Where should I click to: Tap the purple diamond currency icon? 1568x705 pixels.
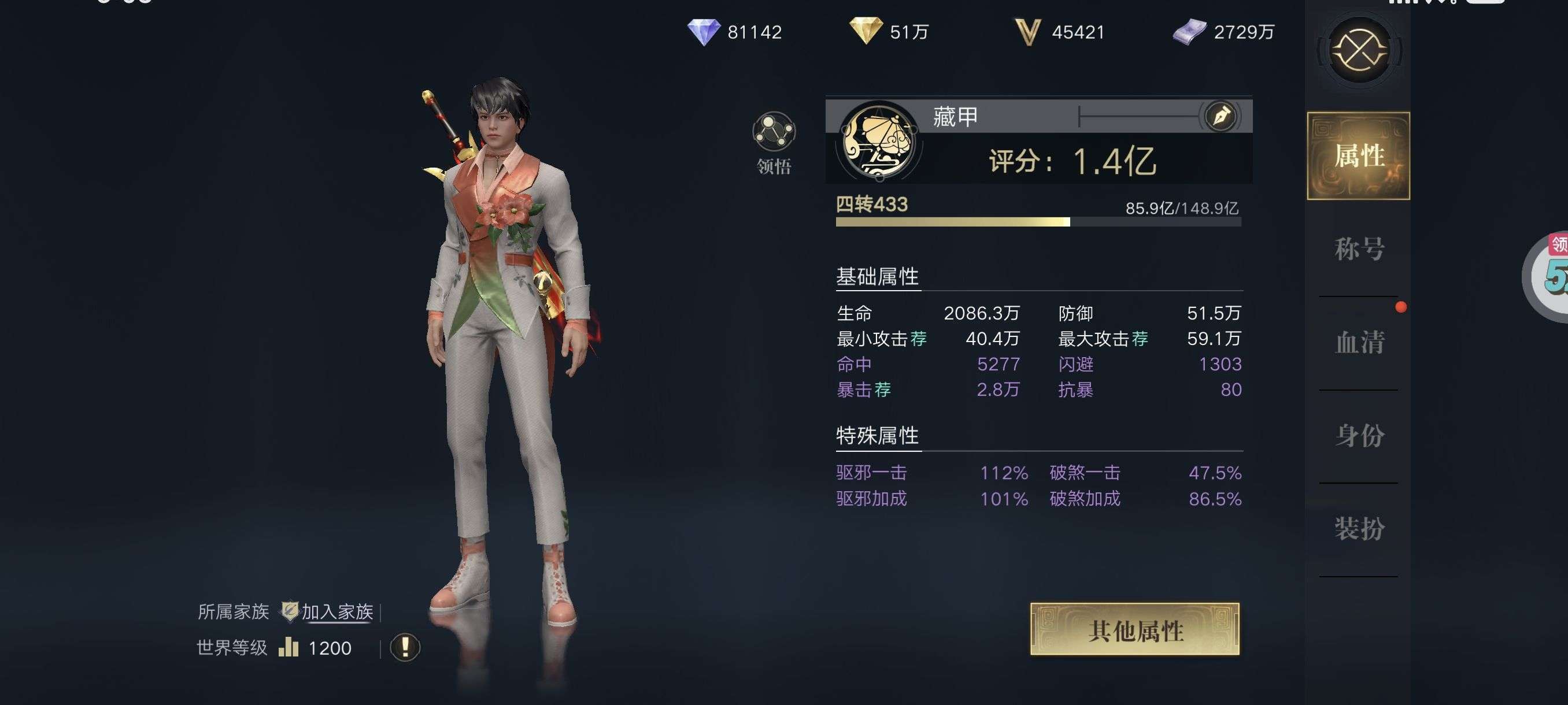point(704,32)
